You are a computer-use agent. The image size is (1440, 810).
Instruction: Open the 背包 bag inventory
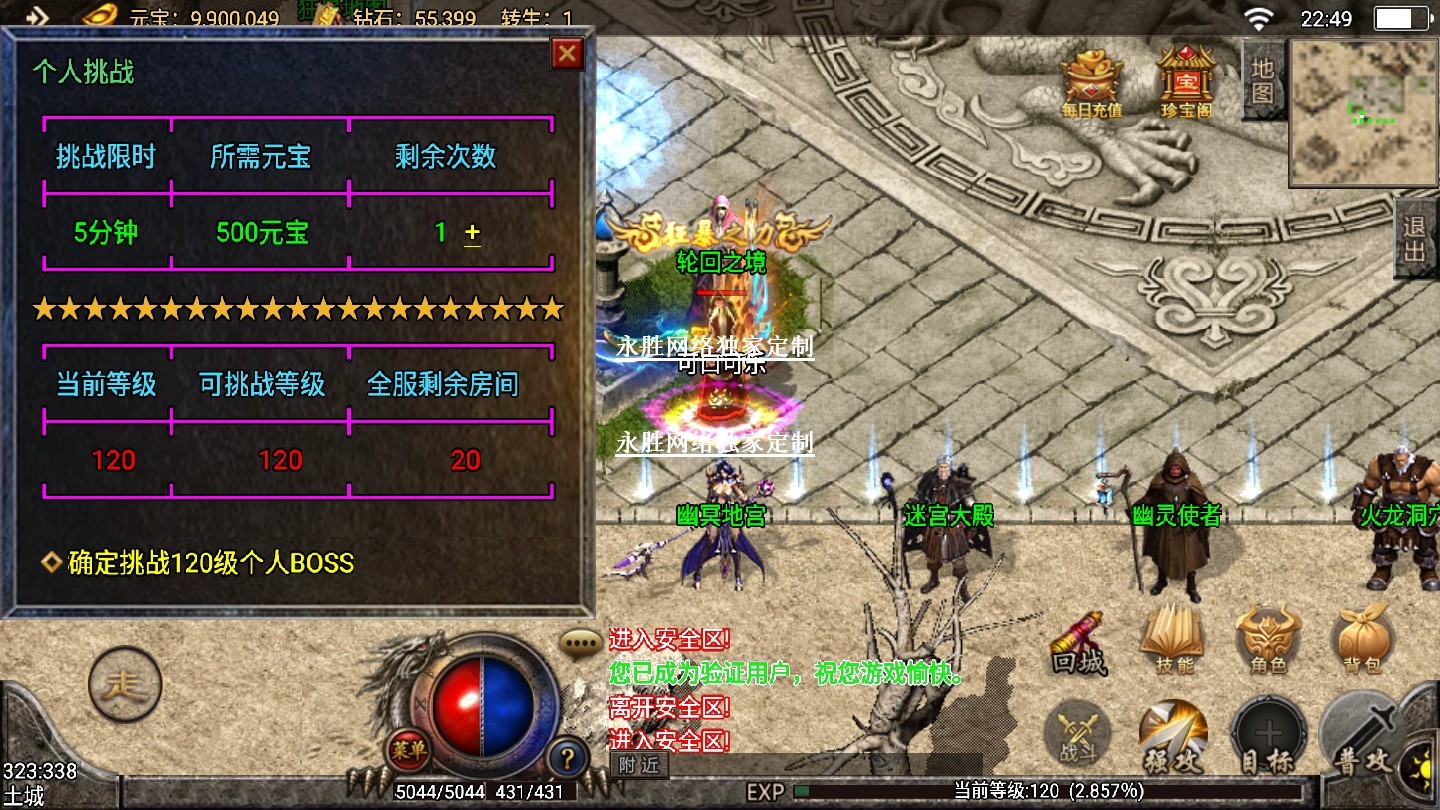[x=1362, y=642]
